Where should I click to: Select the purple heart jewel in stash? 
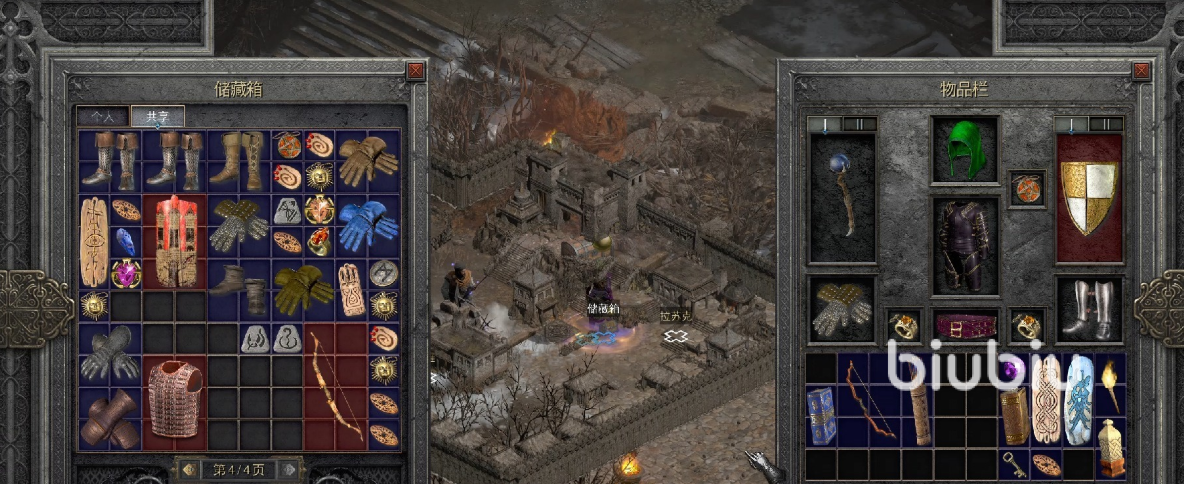coord(126,273)
